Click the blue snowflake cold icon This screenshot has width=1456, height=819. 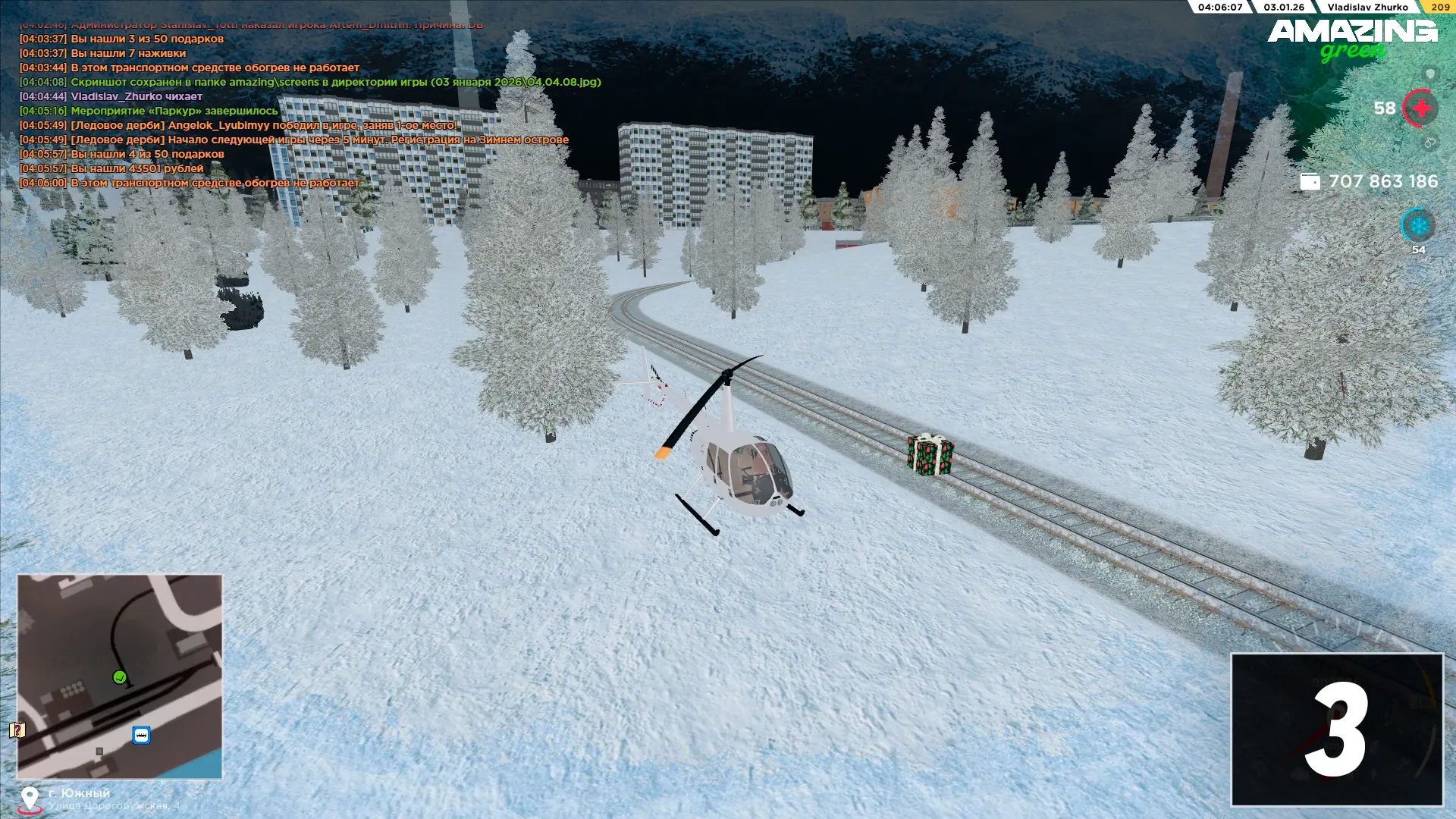point(1418,225)
